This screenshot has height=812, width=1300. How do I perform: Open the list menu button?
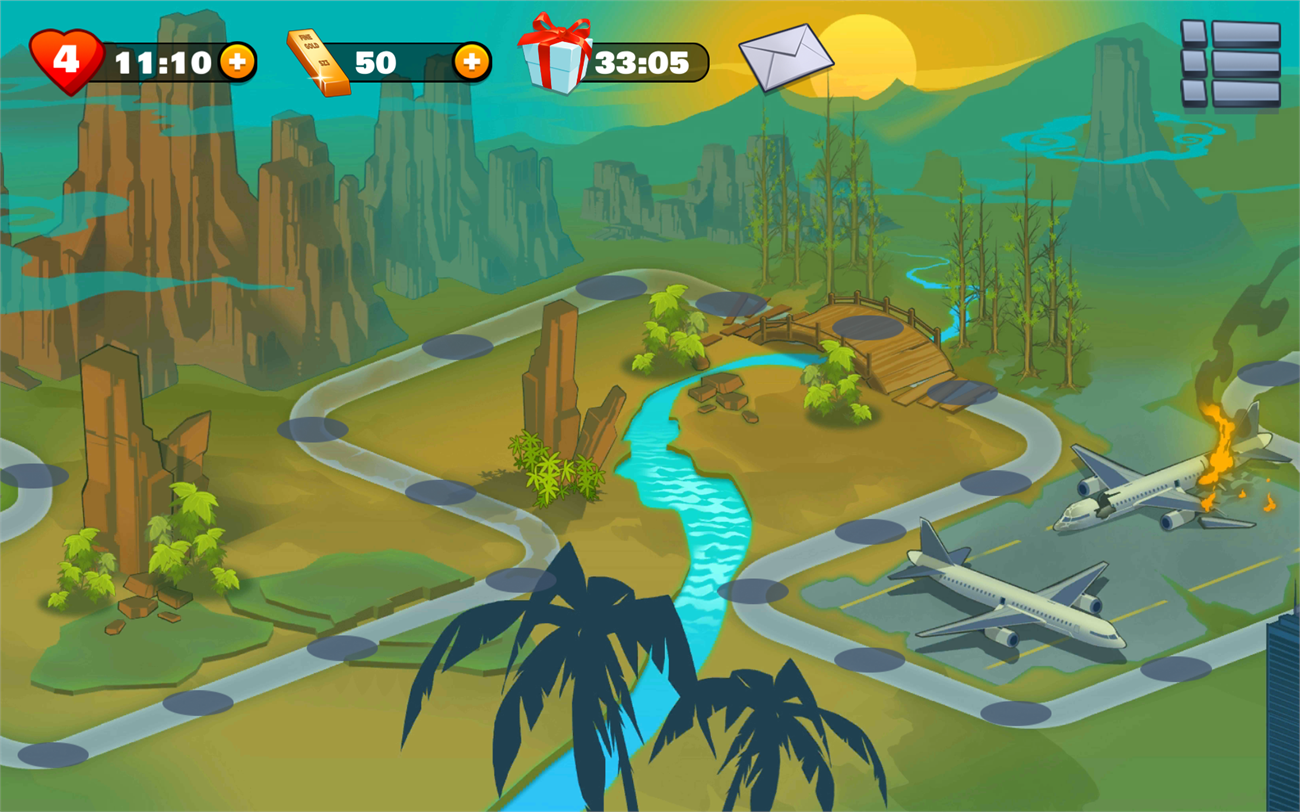(1230, 63)
